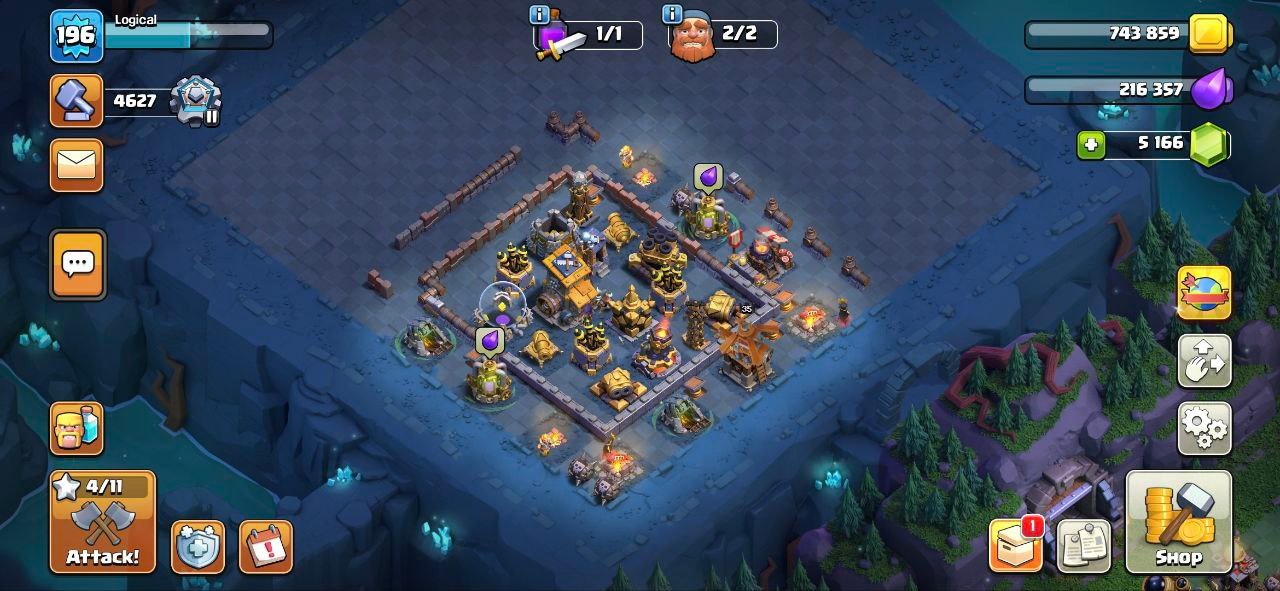Open the settings gears menu

(1204, 428)
